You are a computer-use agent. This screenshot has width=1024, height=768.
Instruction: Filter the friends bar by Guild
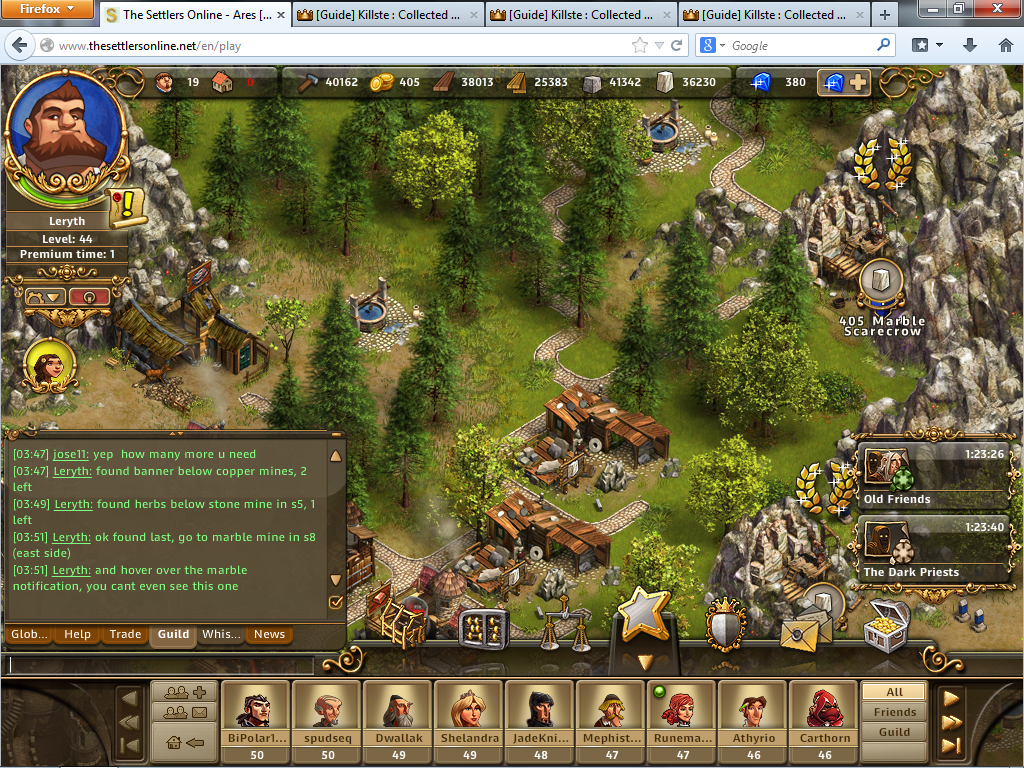tap(894, 732)
